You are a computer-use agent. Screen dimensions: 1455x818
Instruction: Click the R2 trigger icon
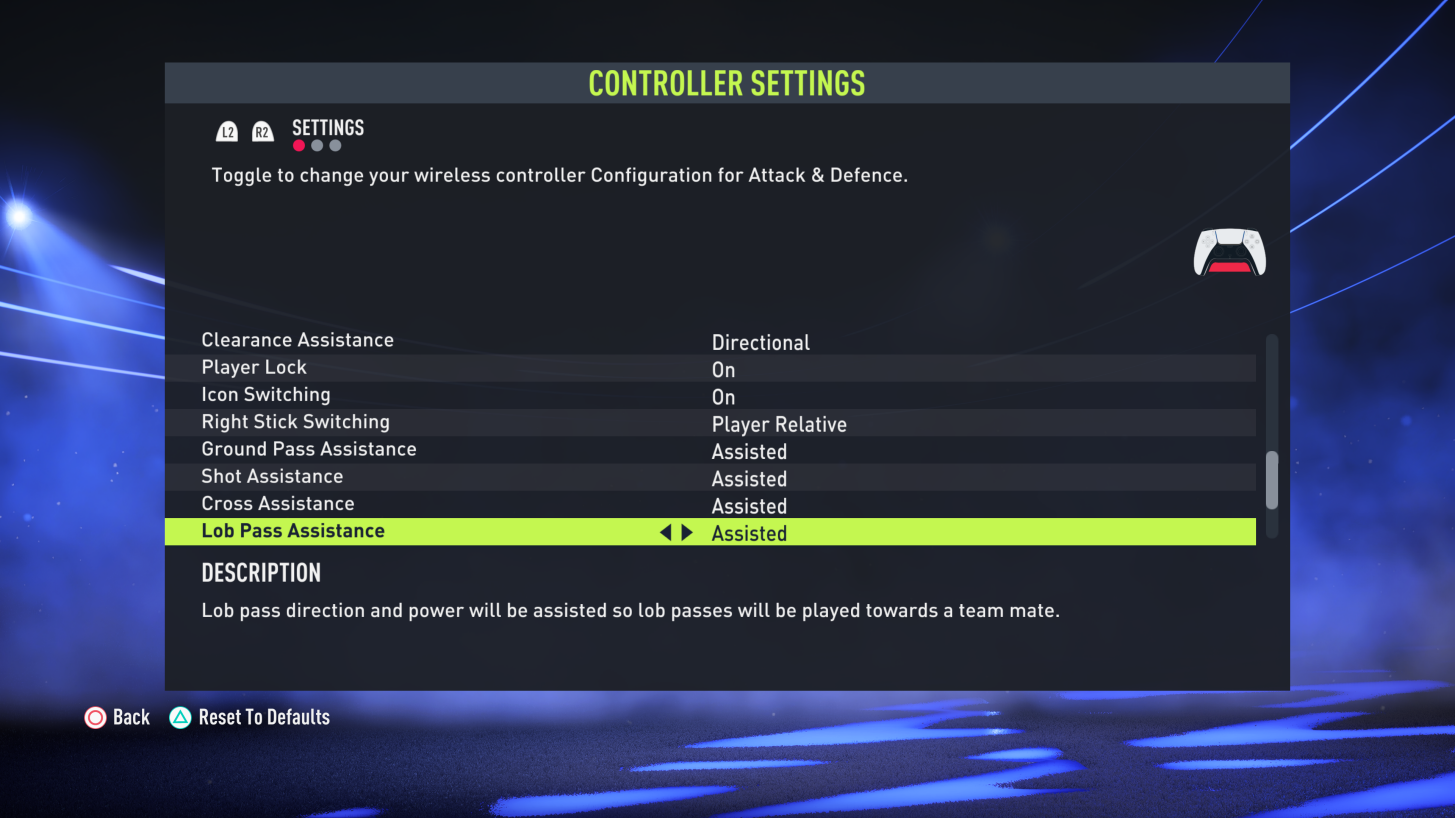261,130
